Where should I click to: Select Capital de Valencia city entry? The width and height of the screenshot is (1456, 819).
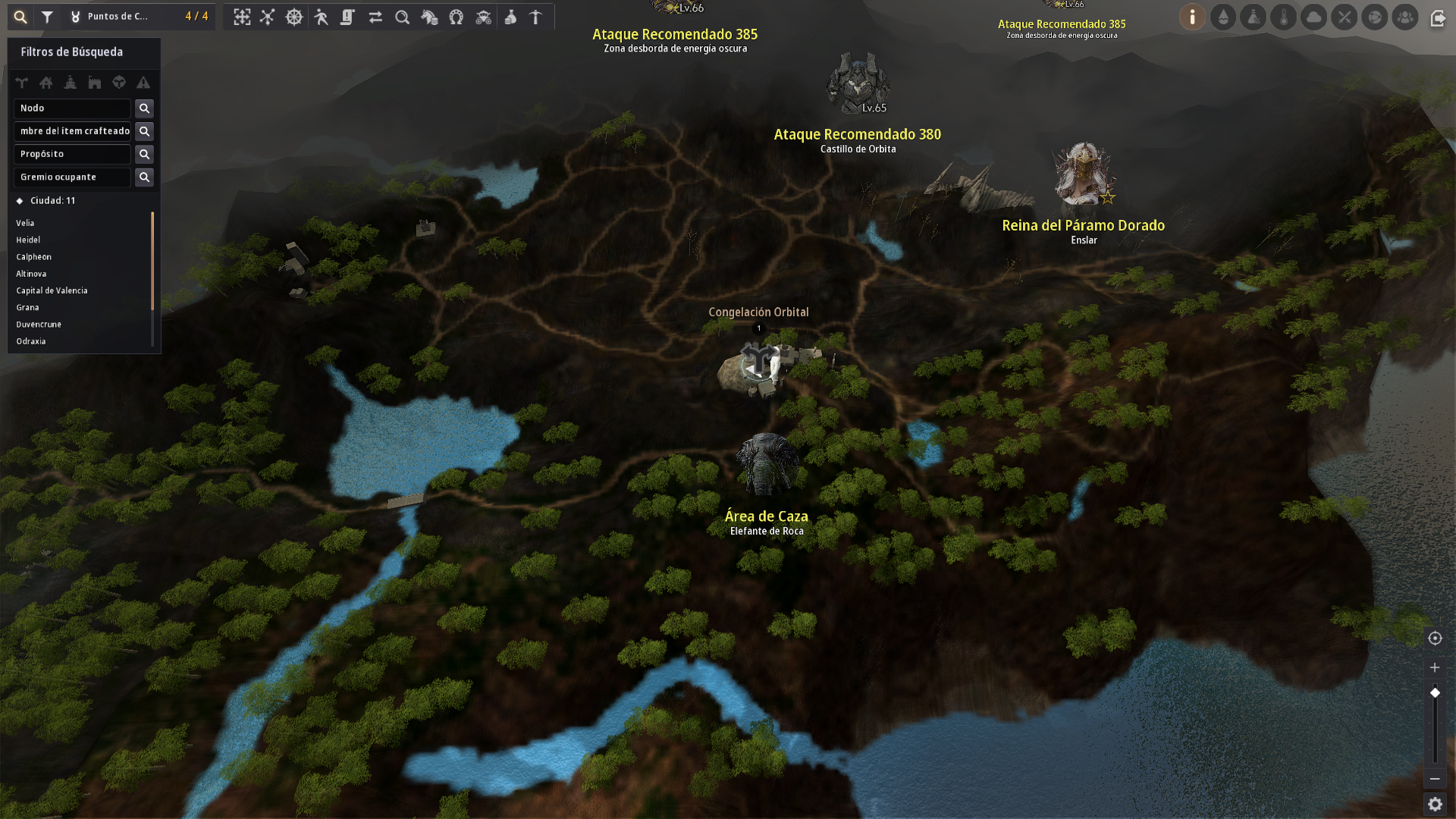(52, 290)
